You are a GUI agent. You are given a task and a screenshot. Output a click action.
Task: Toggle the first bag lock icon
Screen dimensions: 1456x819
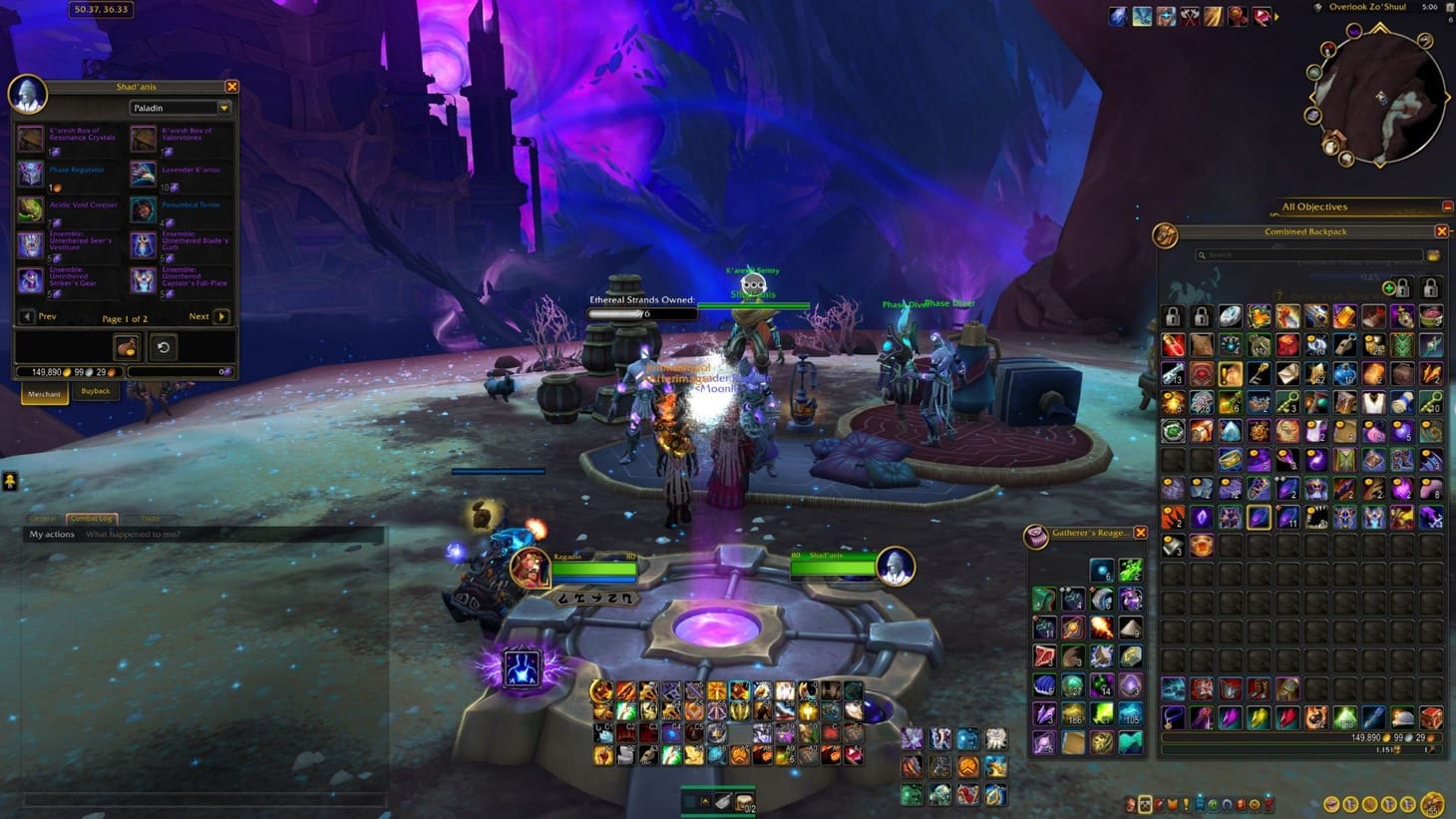pos(1402,288)
